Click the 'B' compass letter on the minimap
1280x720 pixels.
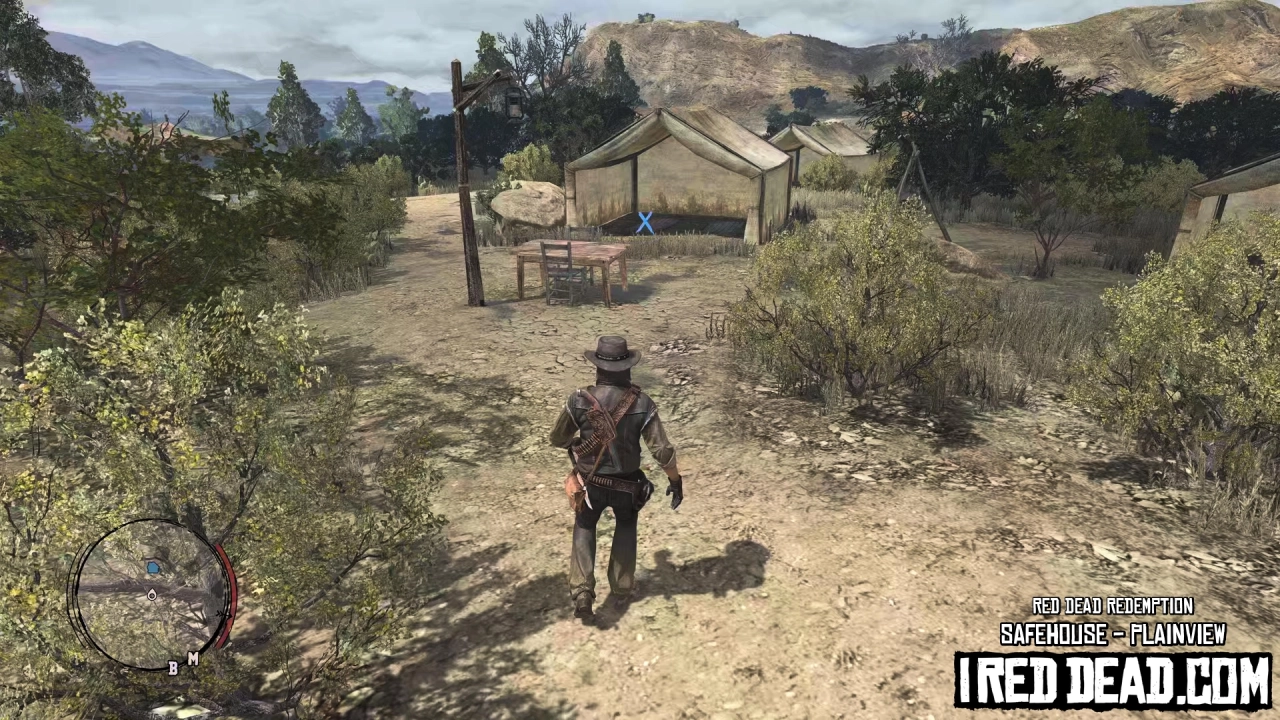173,668
